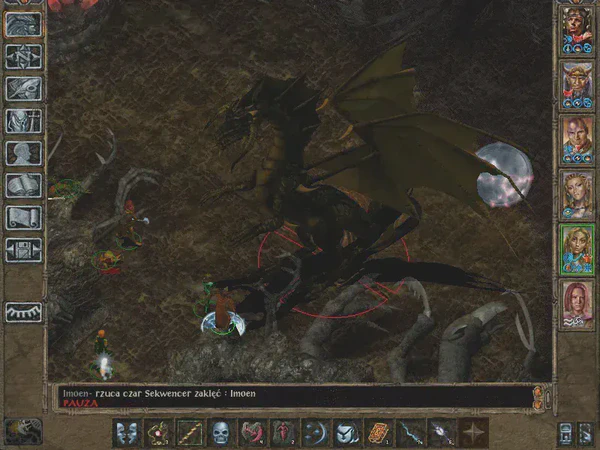Activate the skull quick spell slot
This screenshot has height=450, width=600.
coord(220,433)
